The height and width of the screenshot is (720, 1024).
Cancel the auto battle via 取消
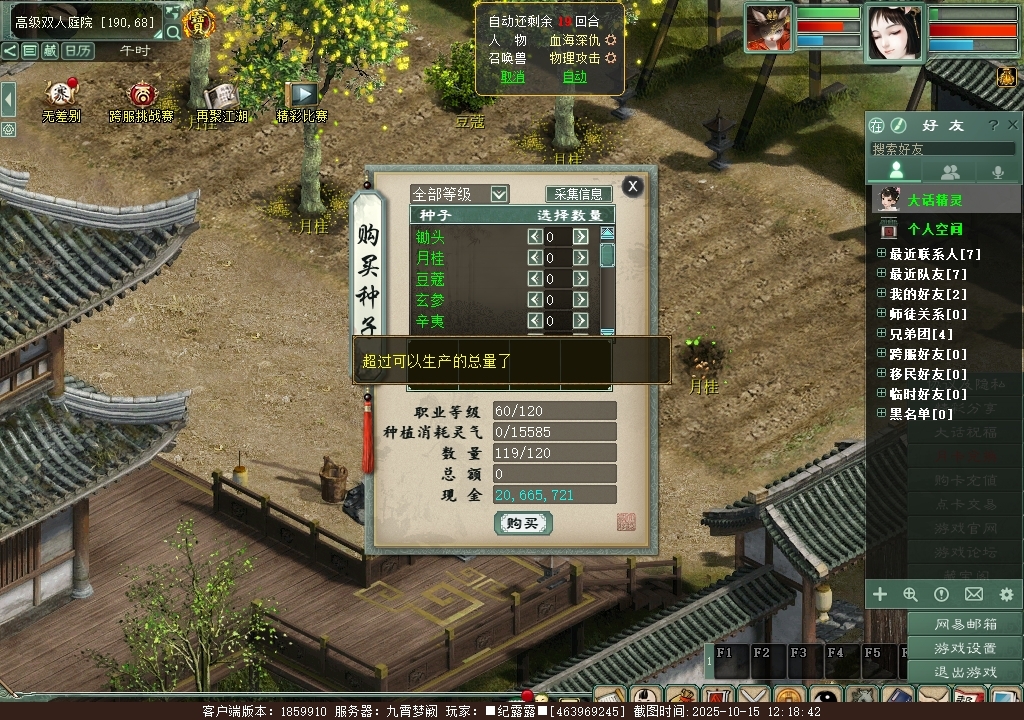(512, 77)
